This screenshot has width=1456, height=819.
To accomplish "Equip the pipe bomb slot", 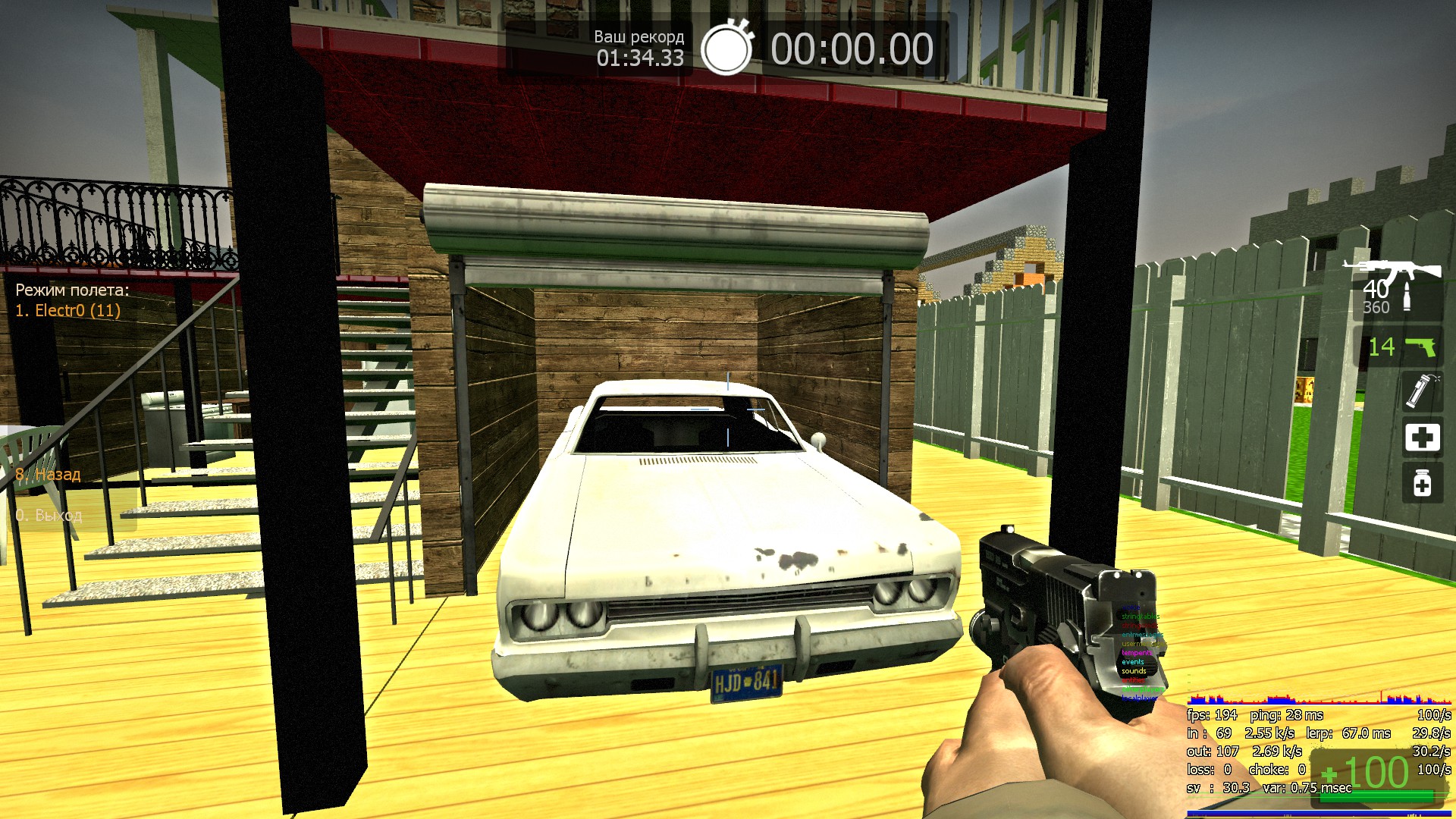I will click(1421, 391).
